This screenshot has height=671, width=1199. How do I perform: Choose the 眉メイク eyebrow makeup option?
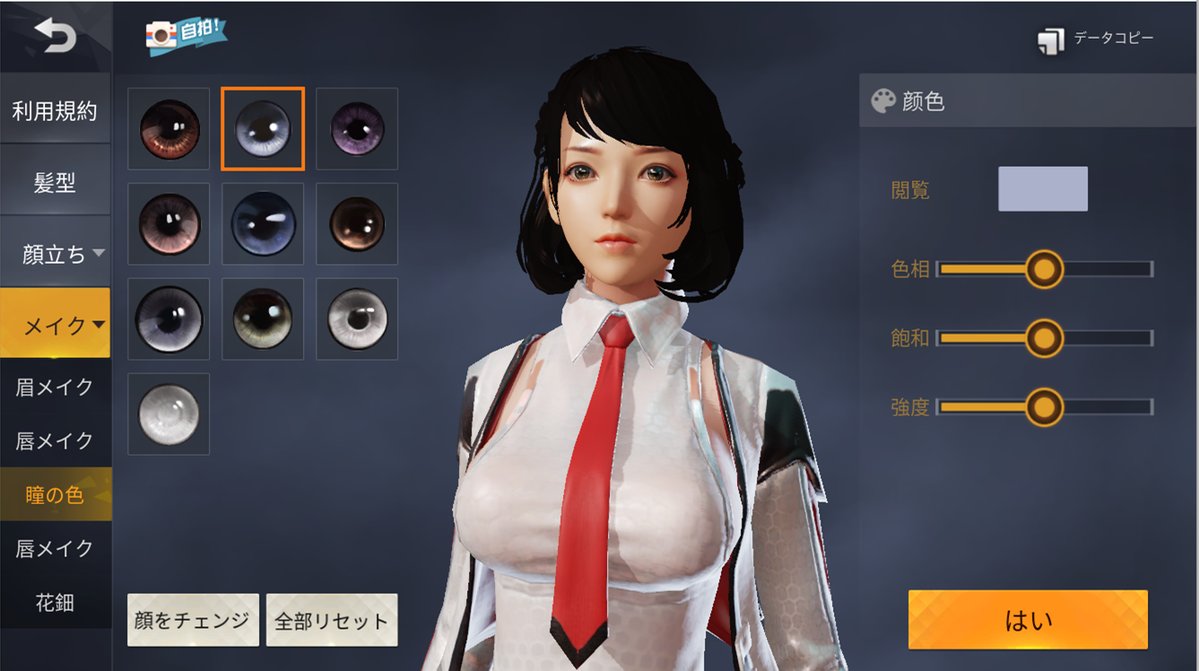pos(55,388)
